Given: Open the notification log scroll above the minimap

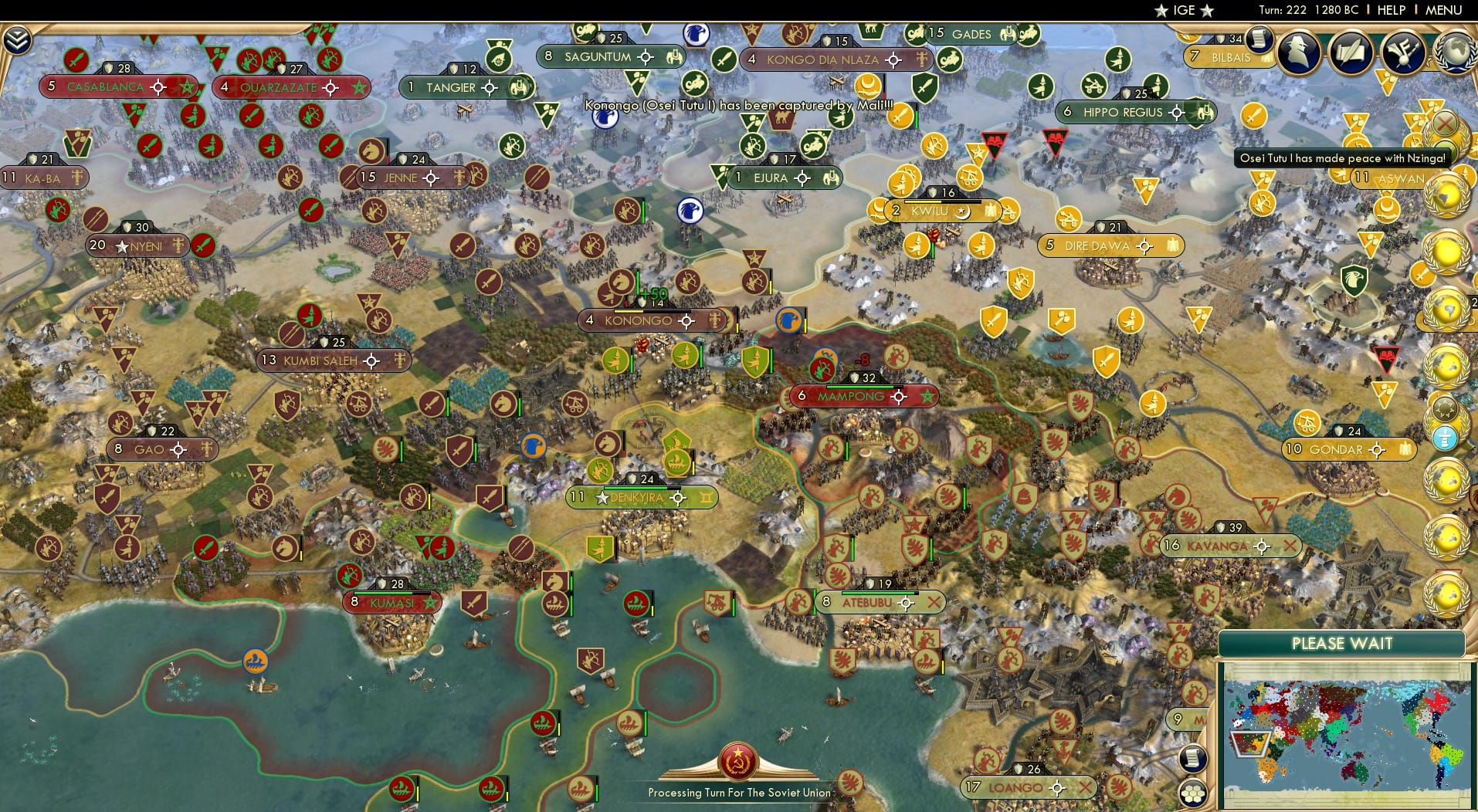Looking at the screenshot, I should (x=1193, y=759).
